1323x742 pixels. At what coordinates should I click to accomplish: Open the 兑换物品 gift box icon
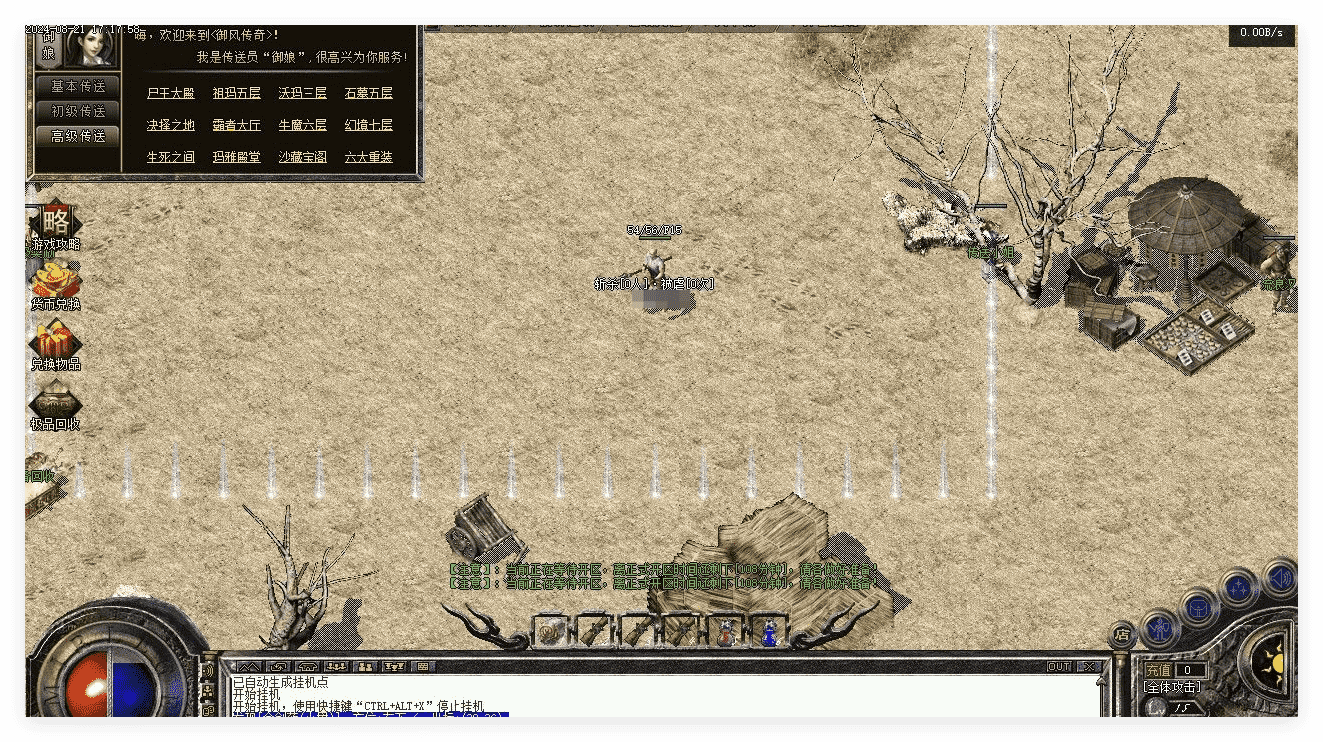[56, 344]
